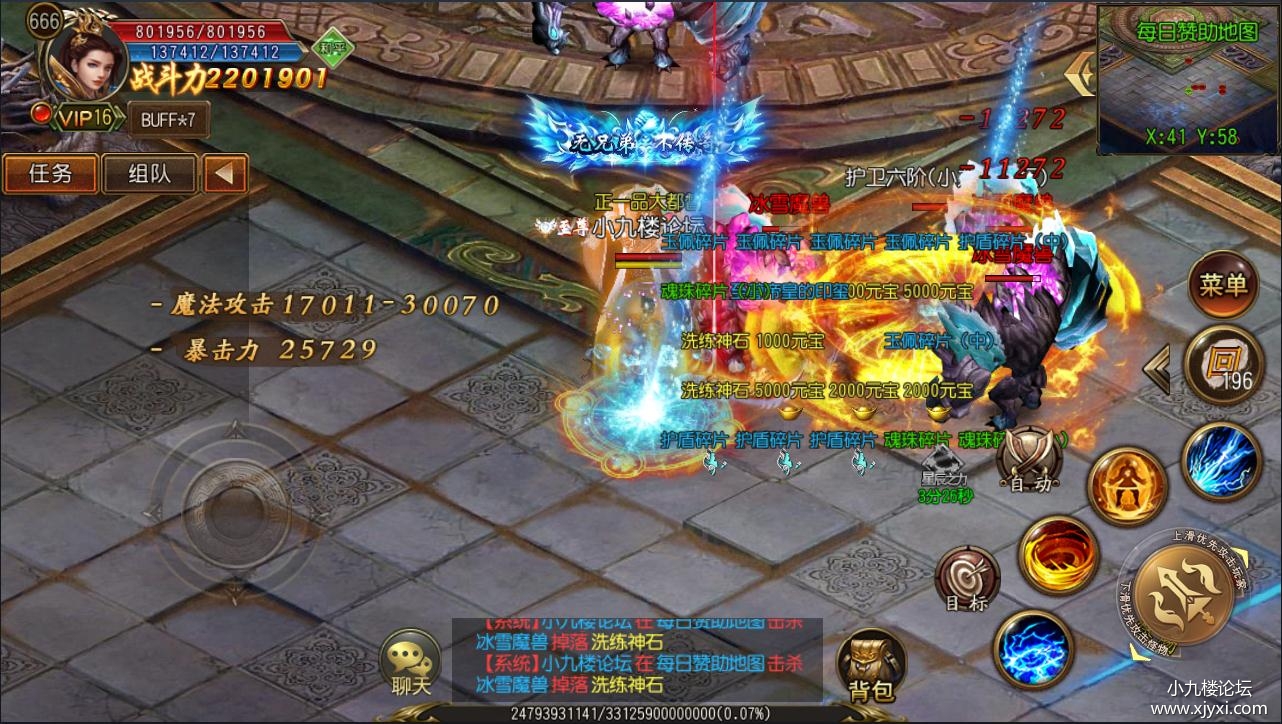1282x724 pixels.
Task: Show the BUFF*7 buff list
Action: point(168,119)
